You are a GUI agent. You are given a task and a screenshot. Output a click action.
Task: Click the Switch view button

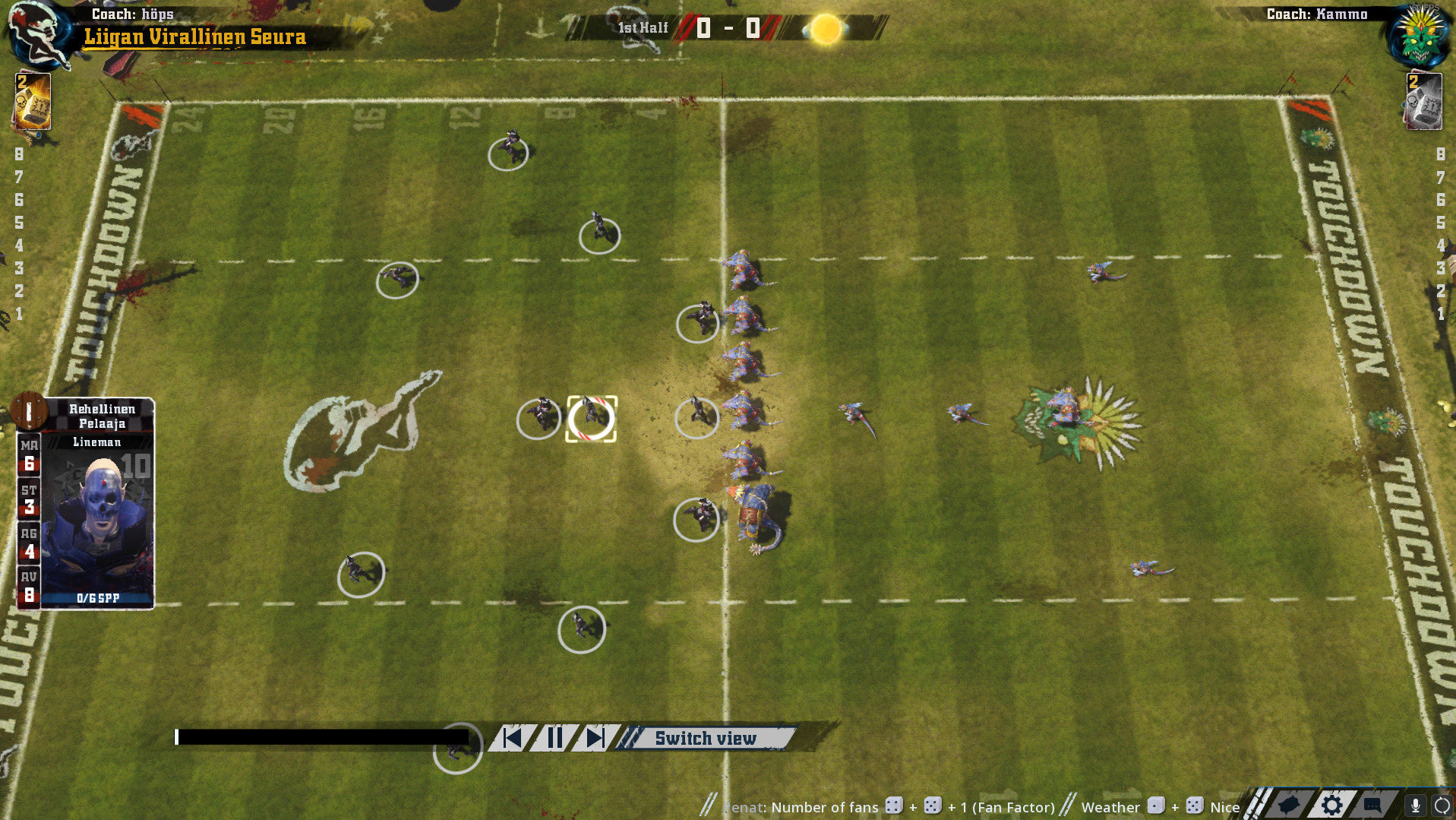(705, 738)
